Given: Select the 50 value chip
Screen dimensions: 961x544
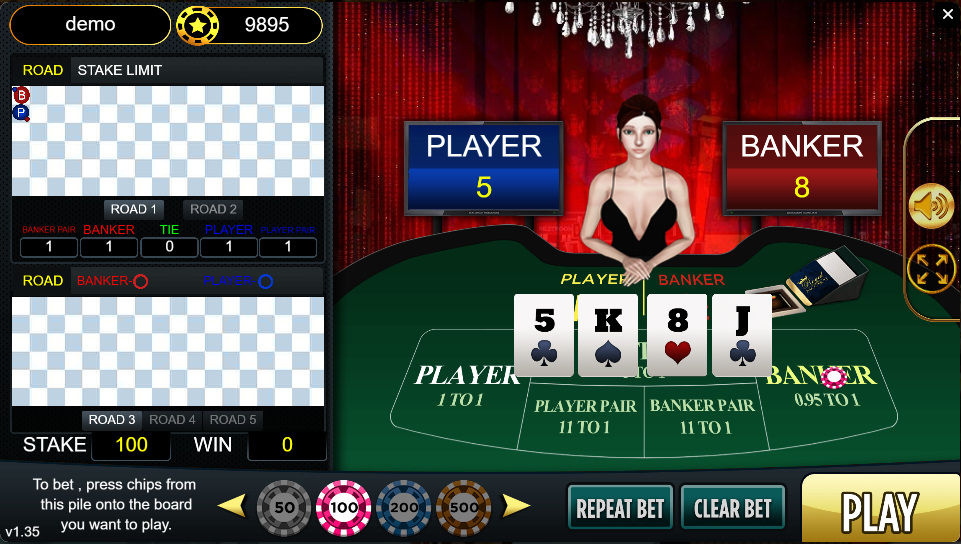Looking at the screenshot, I should click(284, 507).
